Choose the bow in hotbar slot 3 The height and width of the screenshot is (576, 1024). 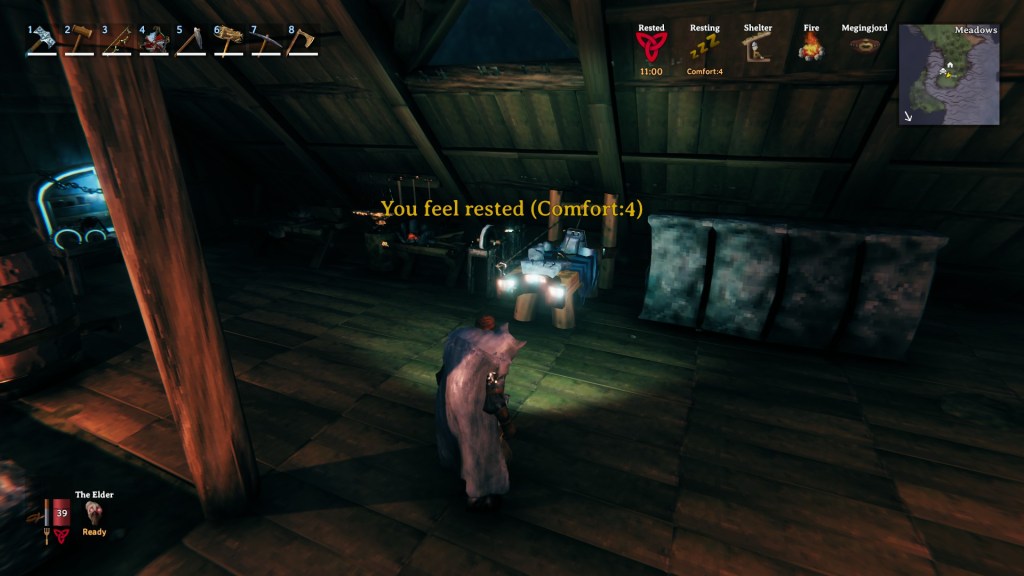[x=117, y=40]
